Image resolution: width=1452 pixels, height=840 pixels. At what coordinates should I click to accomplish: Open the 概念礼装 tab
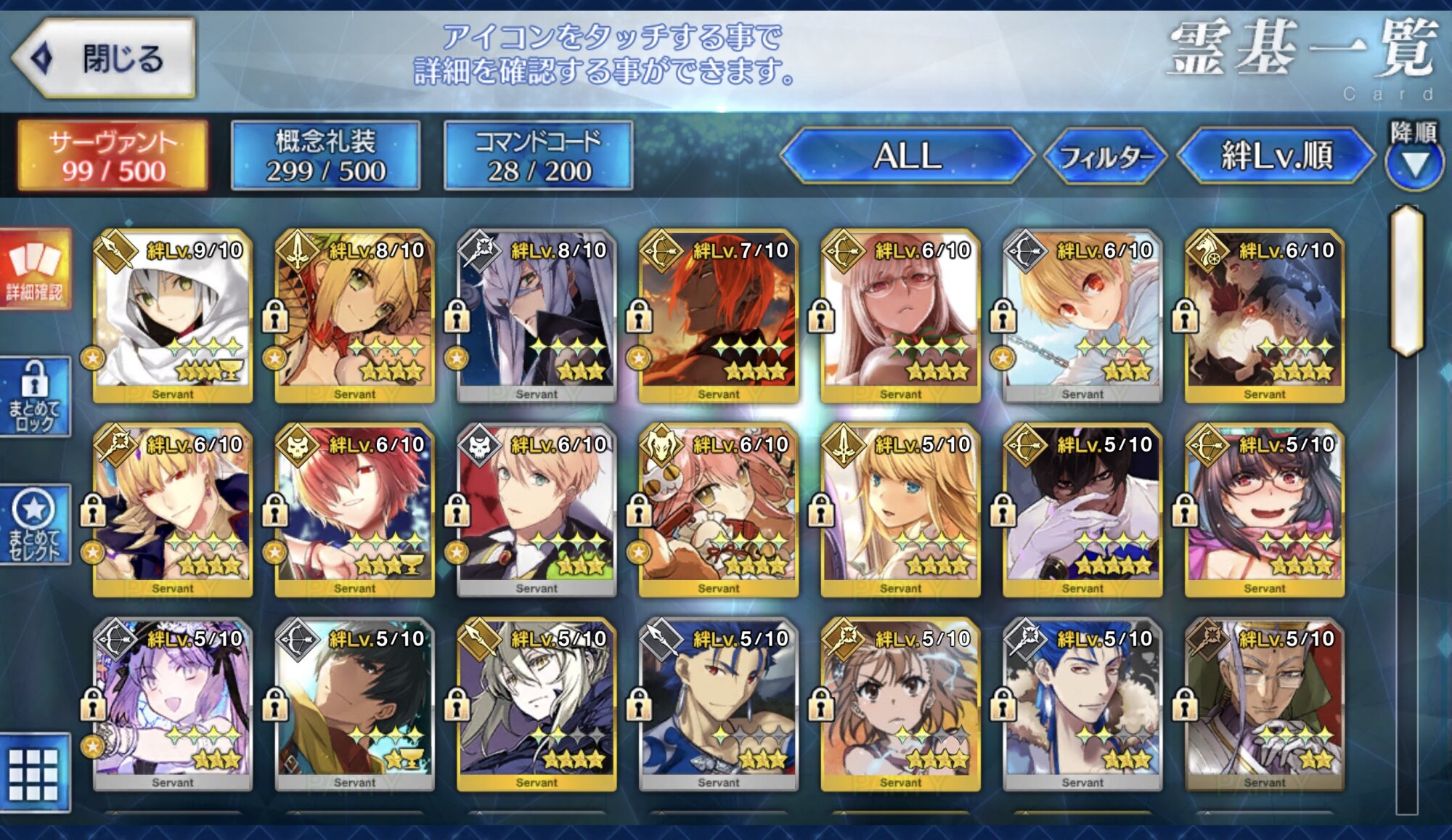[325, 156]
